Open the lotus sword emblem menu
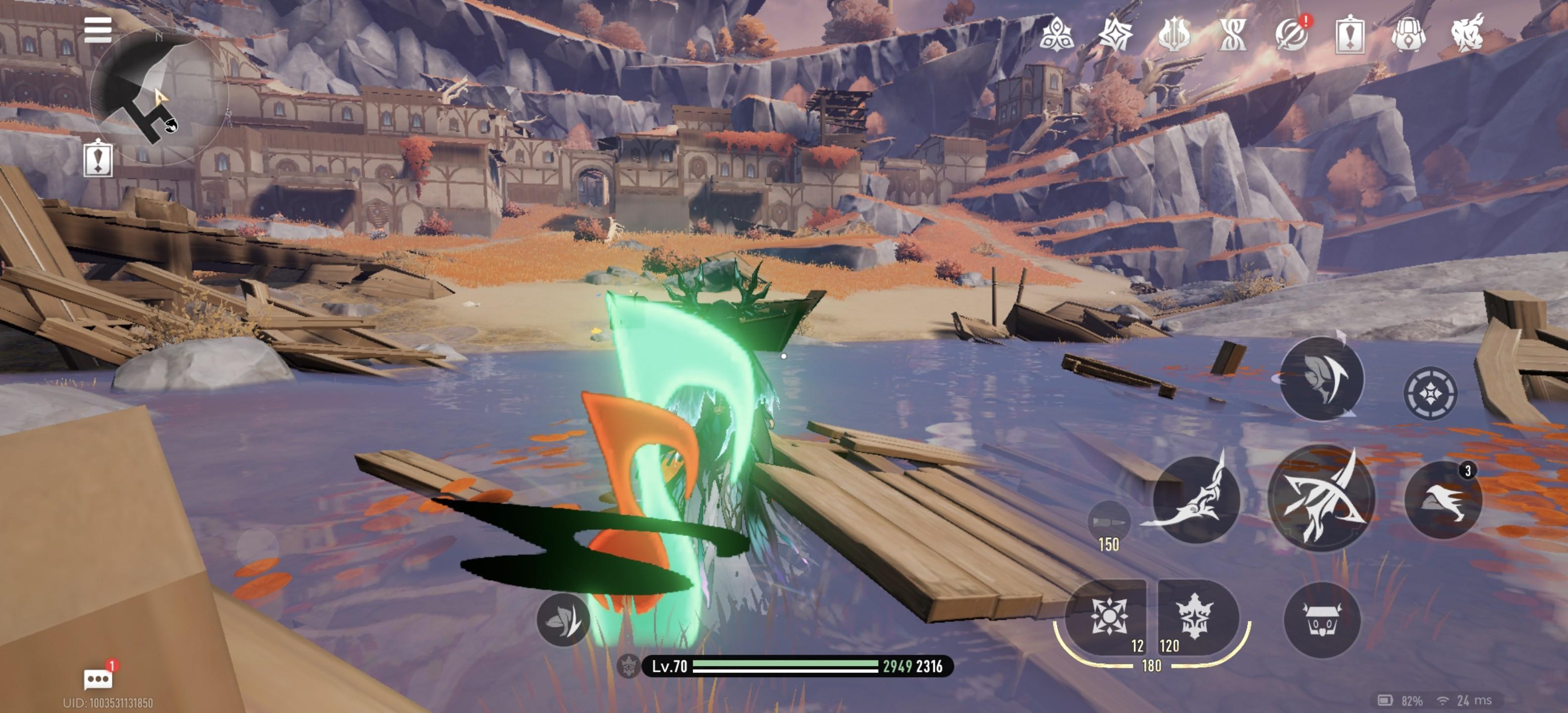Viewport: 1568px width, 713px height. click(x=1174, y=34)
